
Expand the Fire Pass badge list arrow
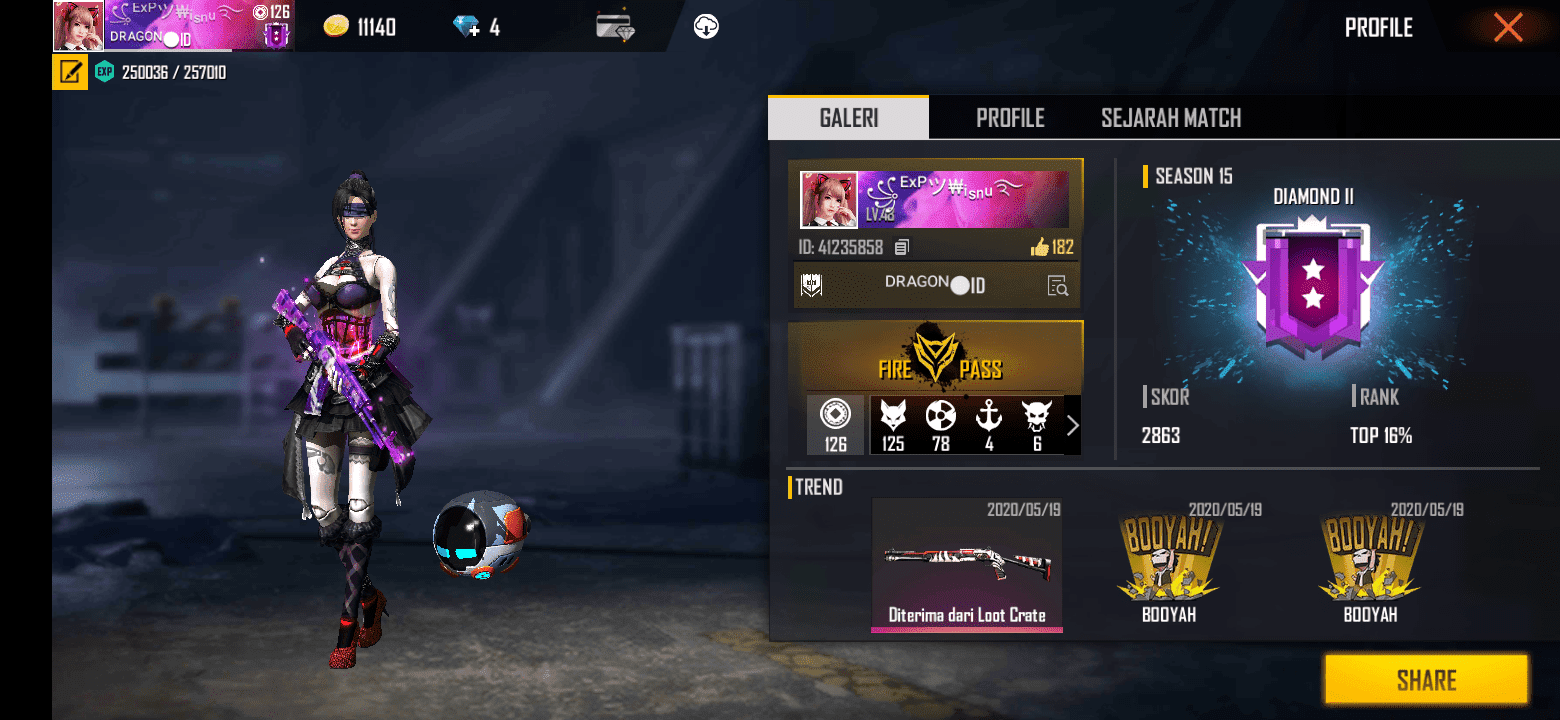[1073, 424]
